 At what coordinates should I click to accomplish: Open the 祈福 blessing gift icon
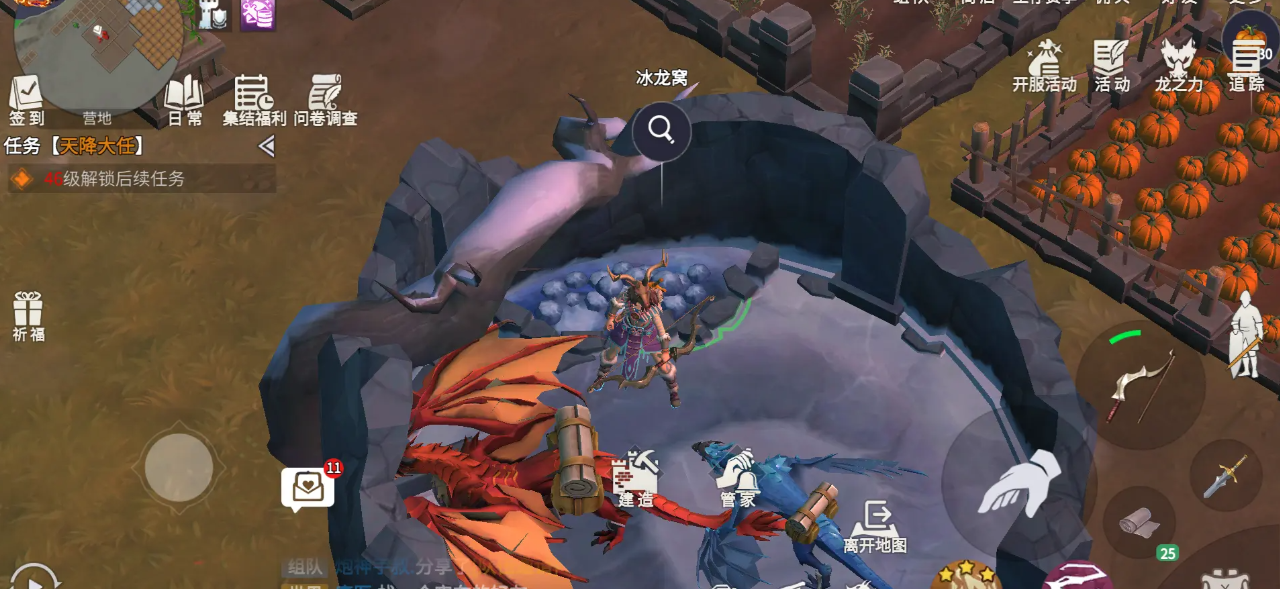tap(28, 314)
